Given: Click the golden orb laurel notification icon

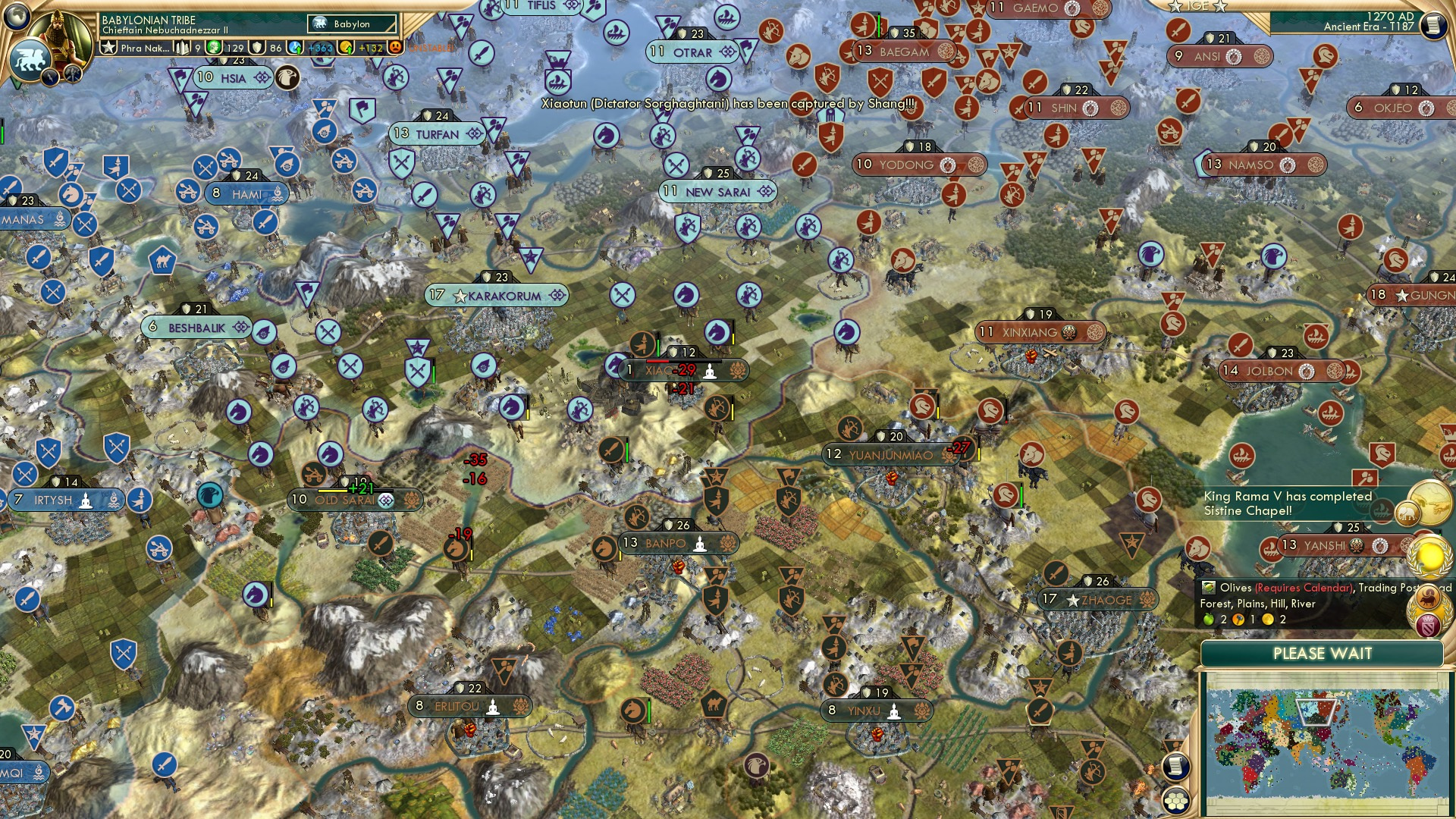Looking at the screenshot, I should 1429,559.
